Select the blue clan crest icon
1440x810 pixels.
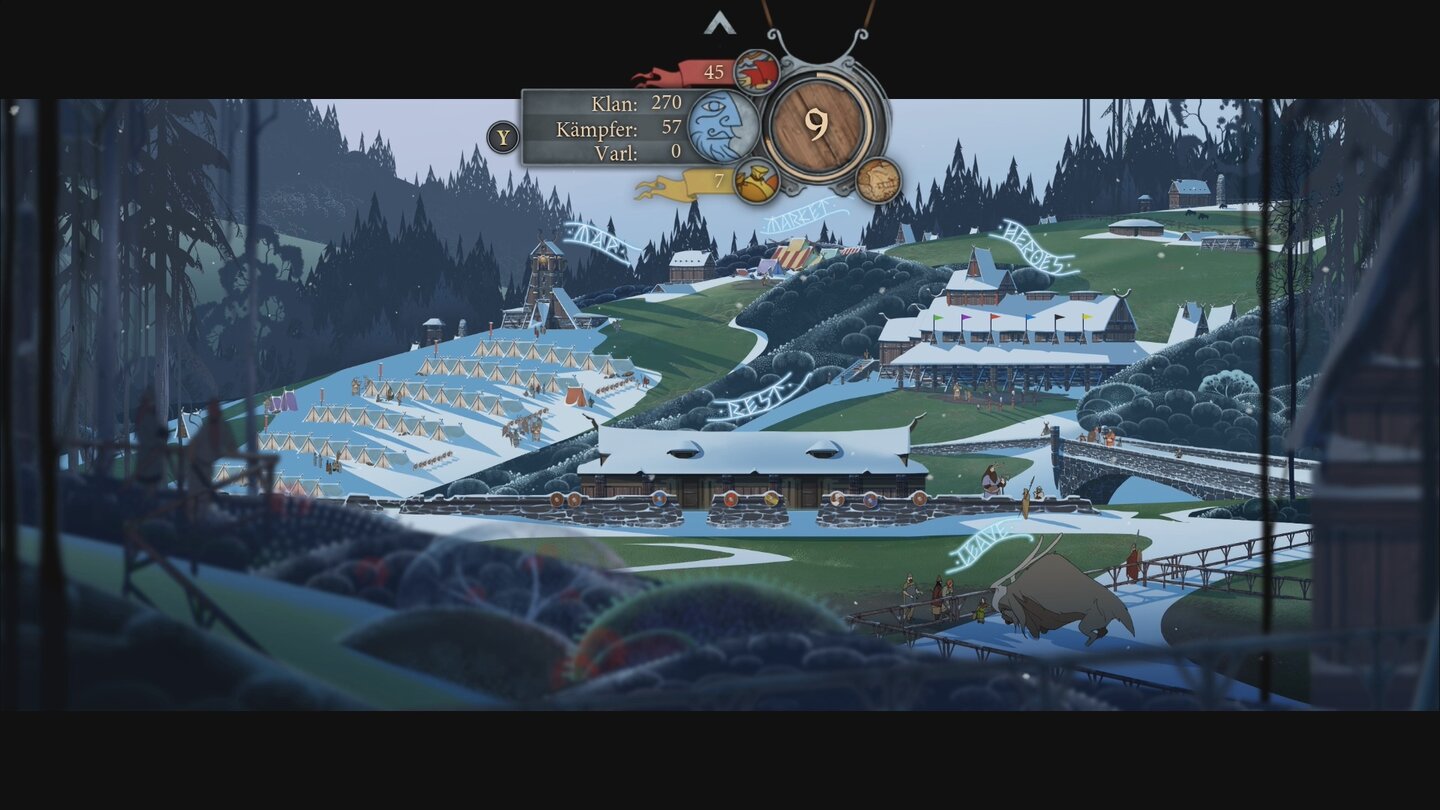tap(722, 125)
